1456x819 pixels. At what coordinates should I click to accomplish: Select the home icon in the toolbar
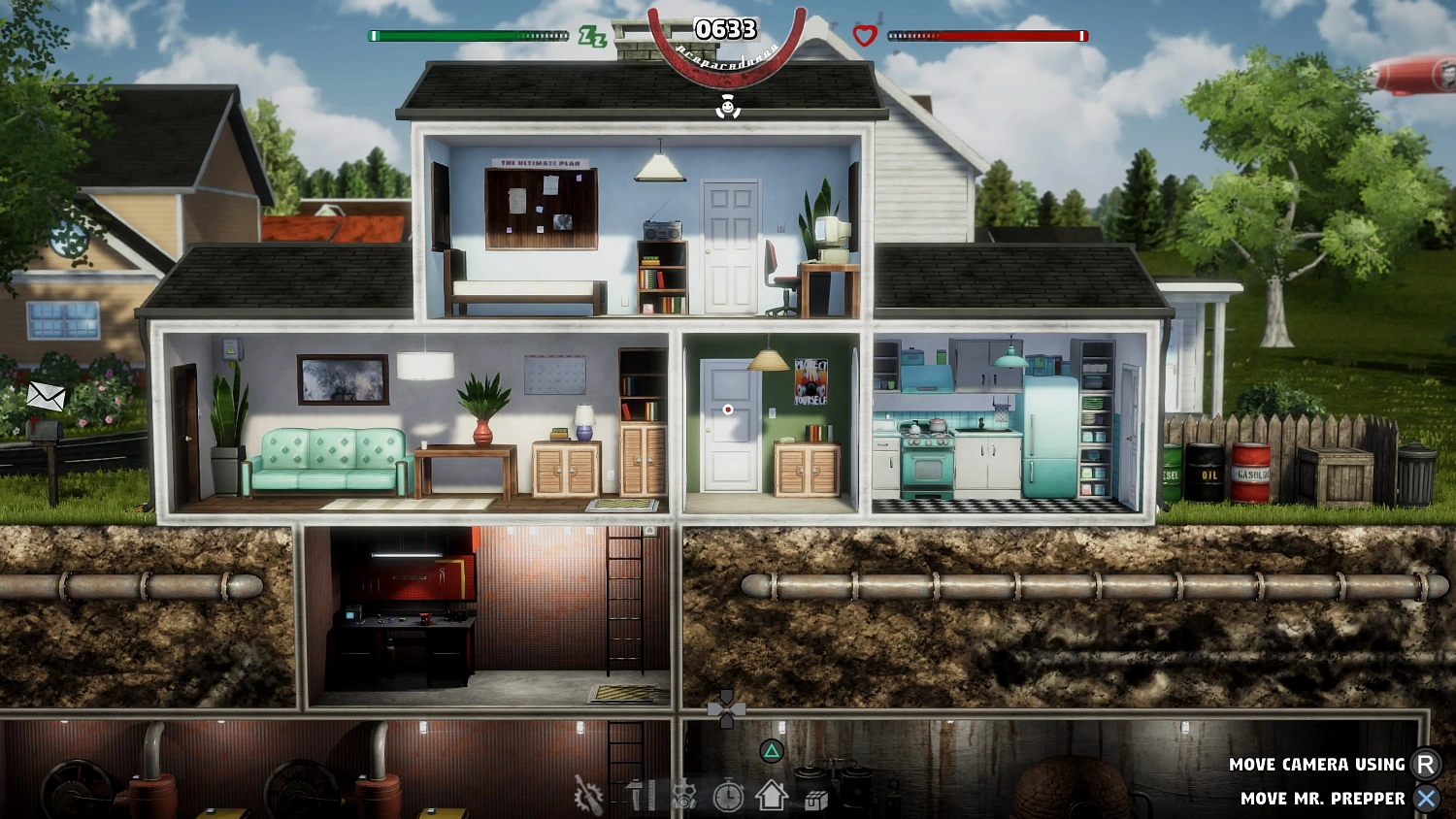[770, 794]
